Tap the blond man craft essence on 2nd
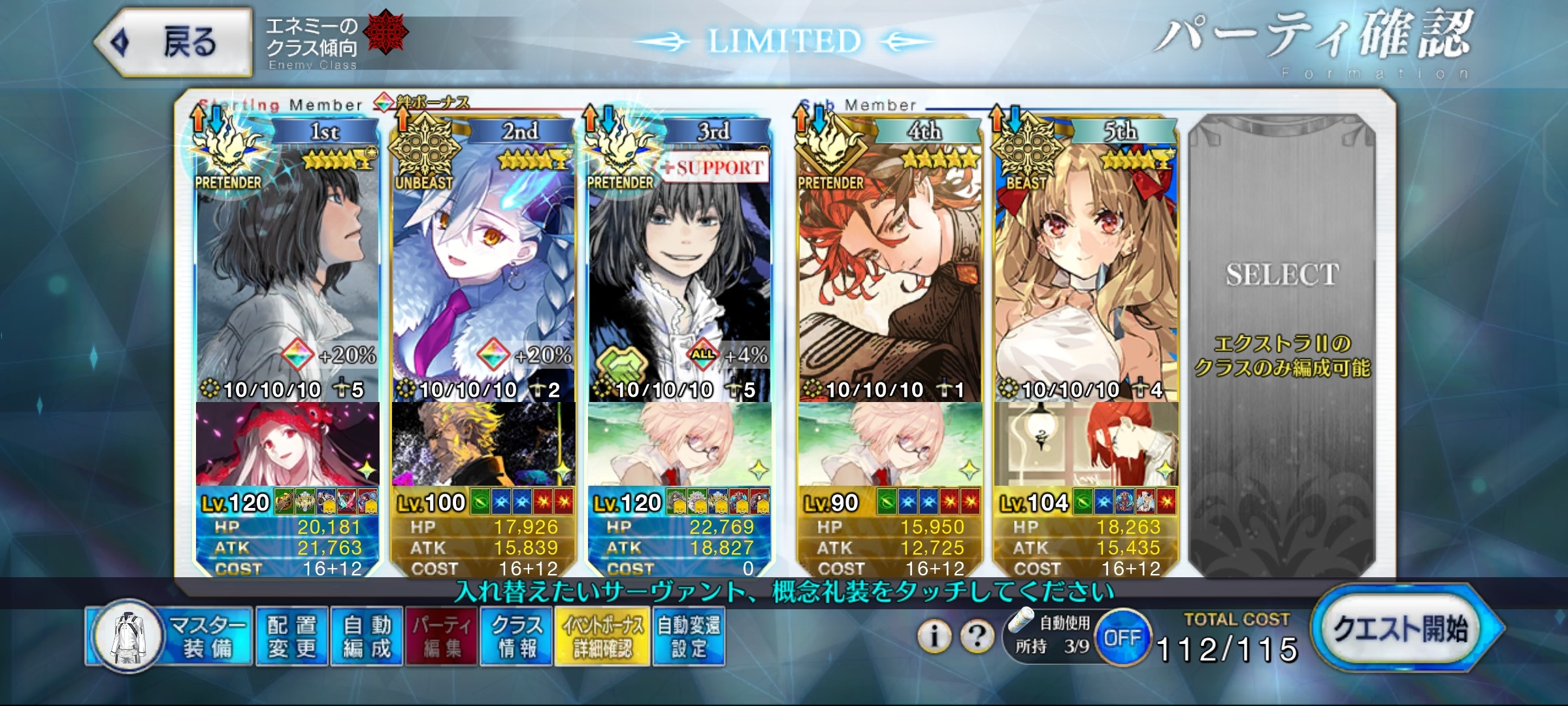Viewport: 1568px width, 706px height. click(483, 445)
